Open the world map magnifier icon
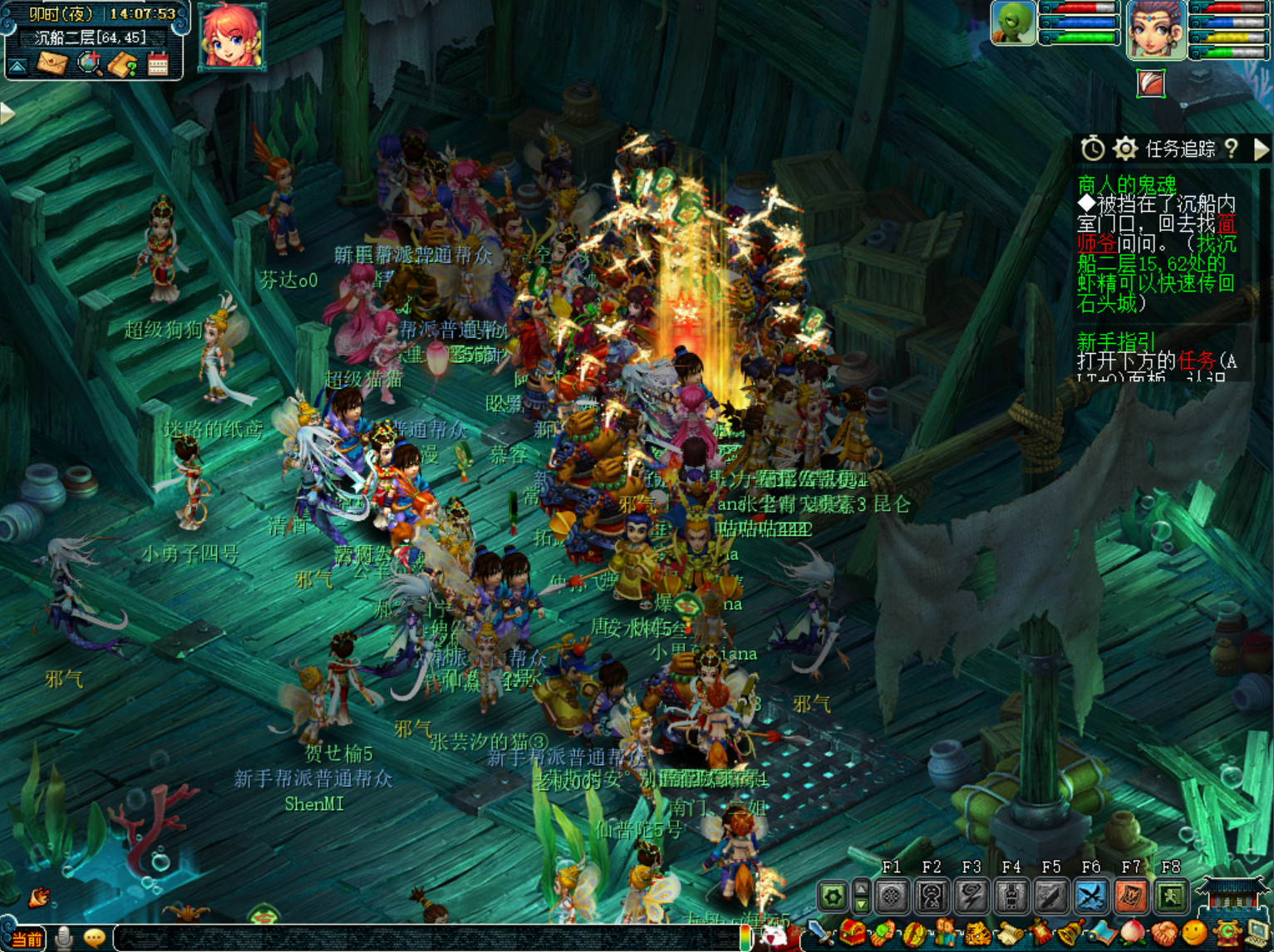 89,63
